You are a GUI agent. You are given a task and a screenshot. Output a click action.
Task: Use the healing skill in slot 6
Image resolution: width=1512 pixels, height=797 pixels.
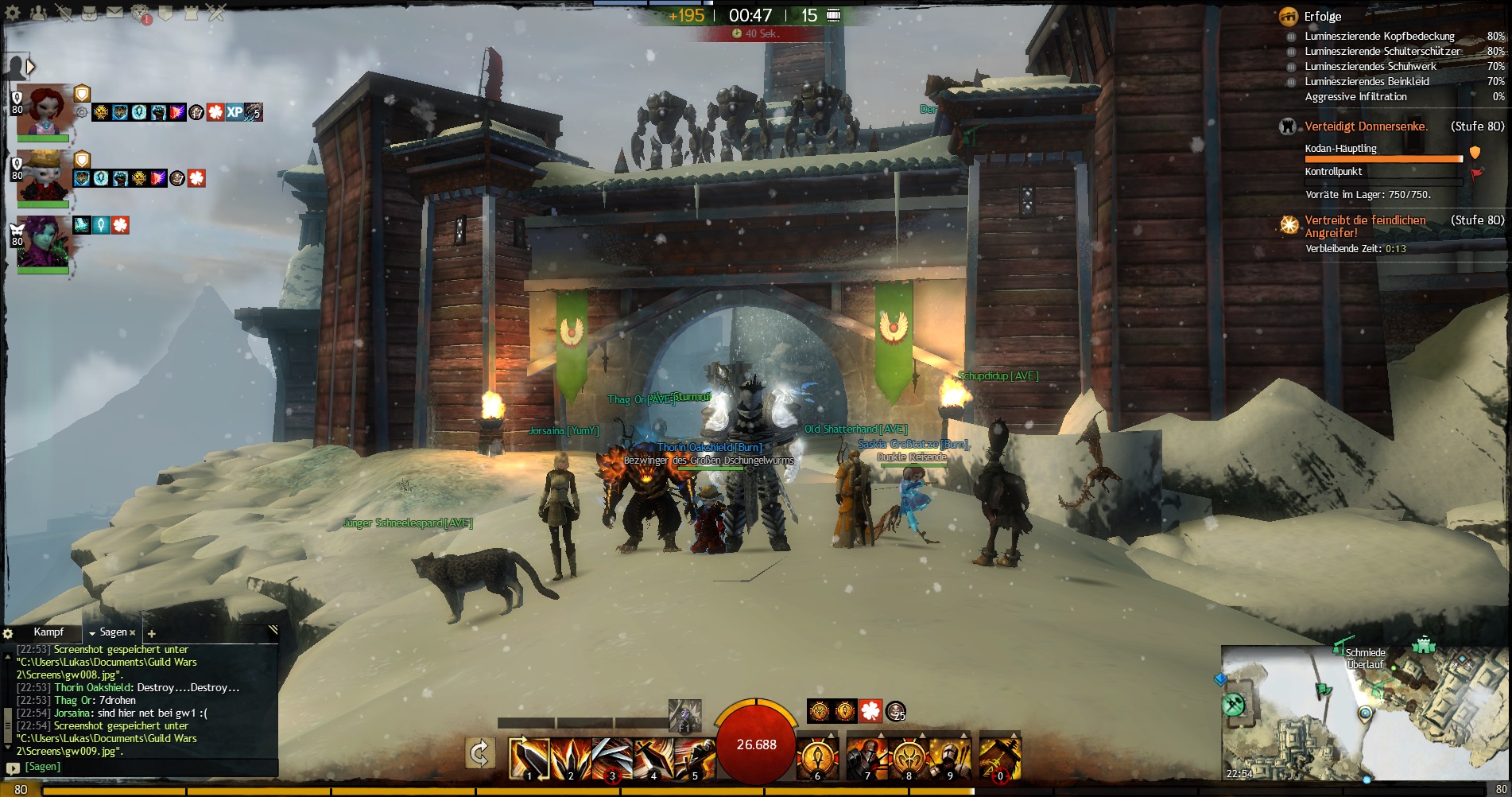[x=816, y=756]
